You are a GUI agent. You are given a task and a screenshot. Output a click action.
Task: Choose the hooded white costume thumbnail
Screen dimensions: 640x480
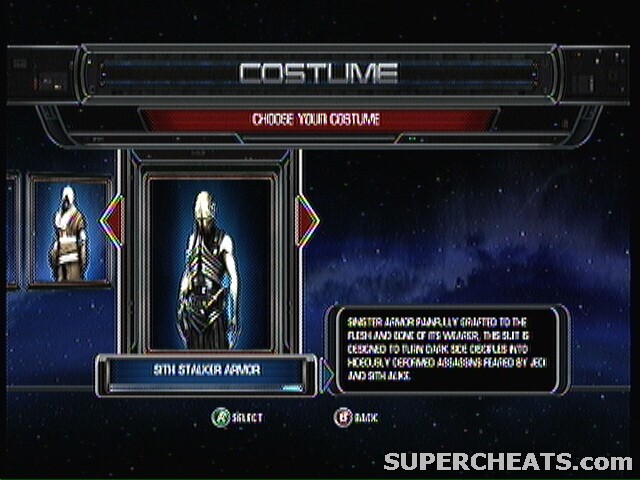pos(70,233)
